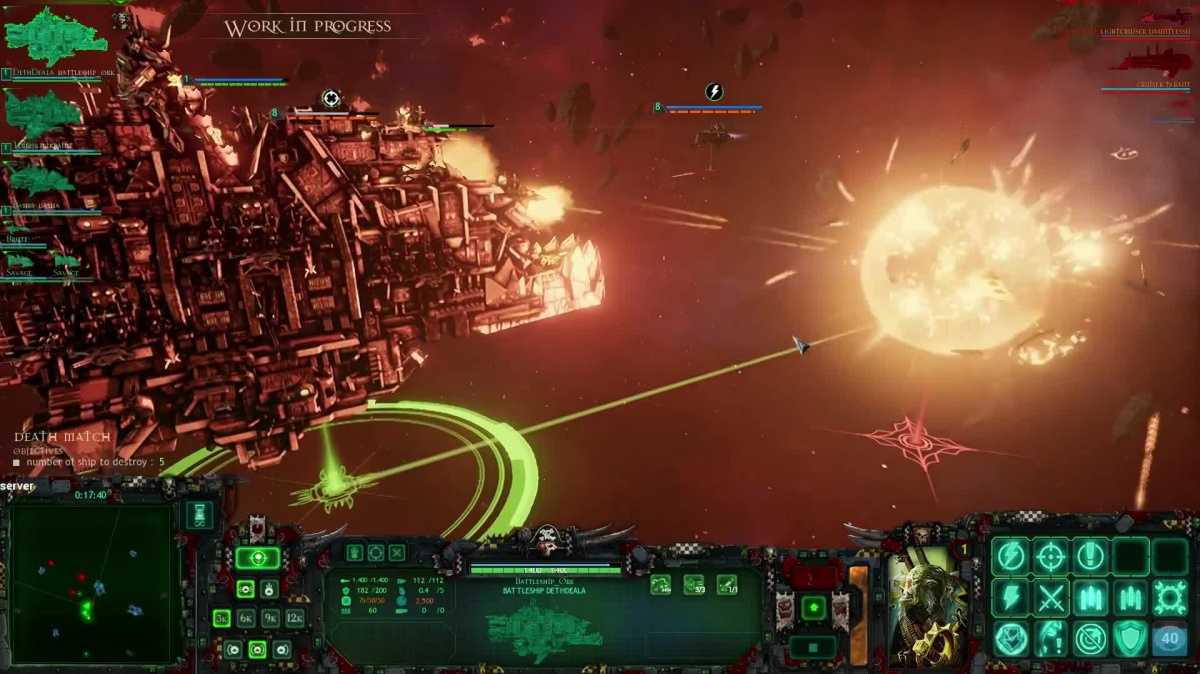The image size is (1200, 674).
Task: Click the green star stance button
Action: [814, 607]
